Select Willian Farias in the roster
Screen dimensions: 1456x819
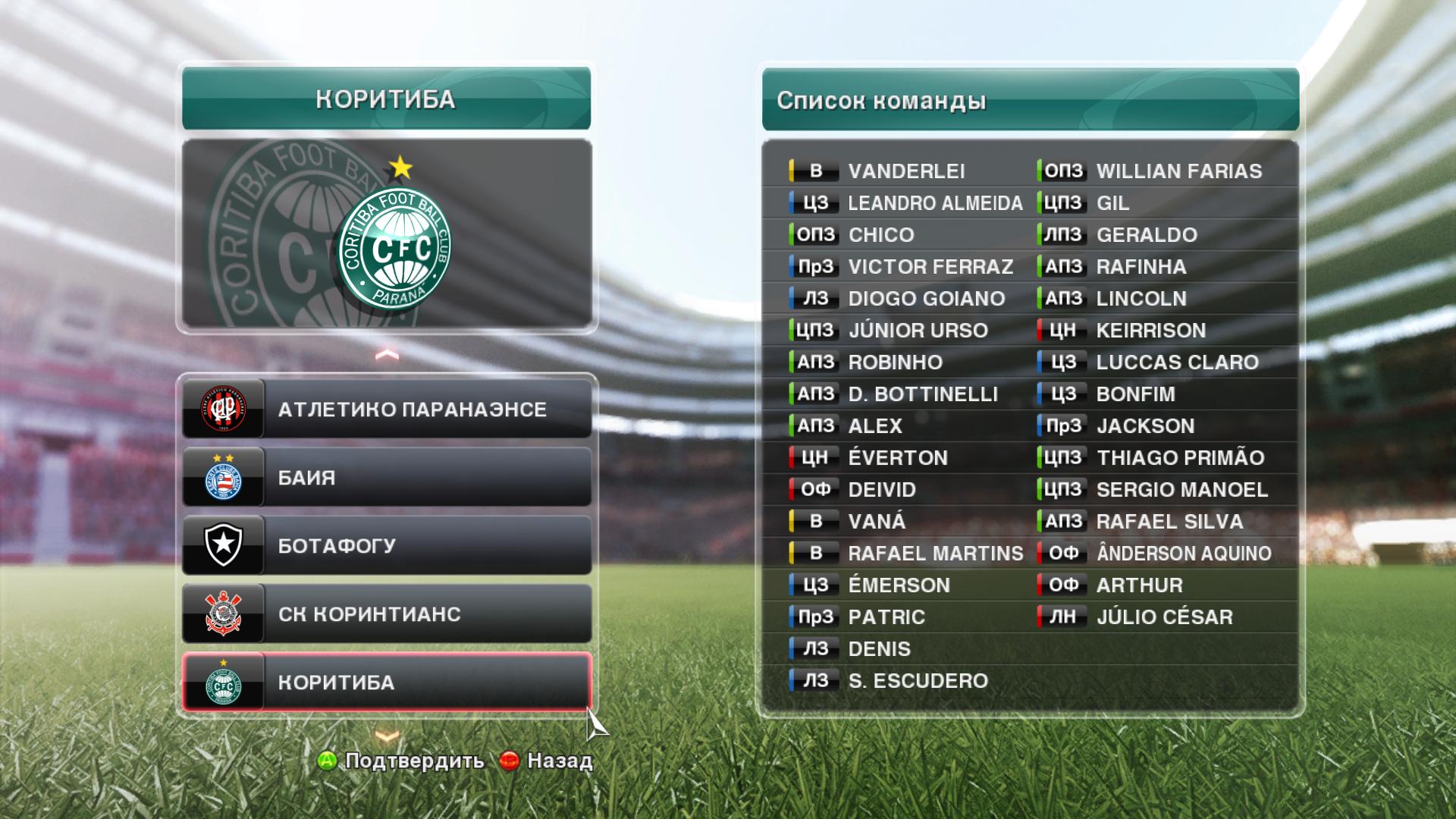coord(1178,171)
